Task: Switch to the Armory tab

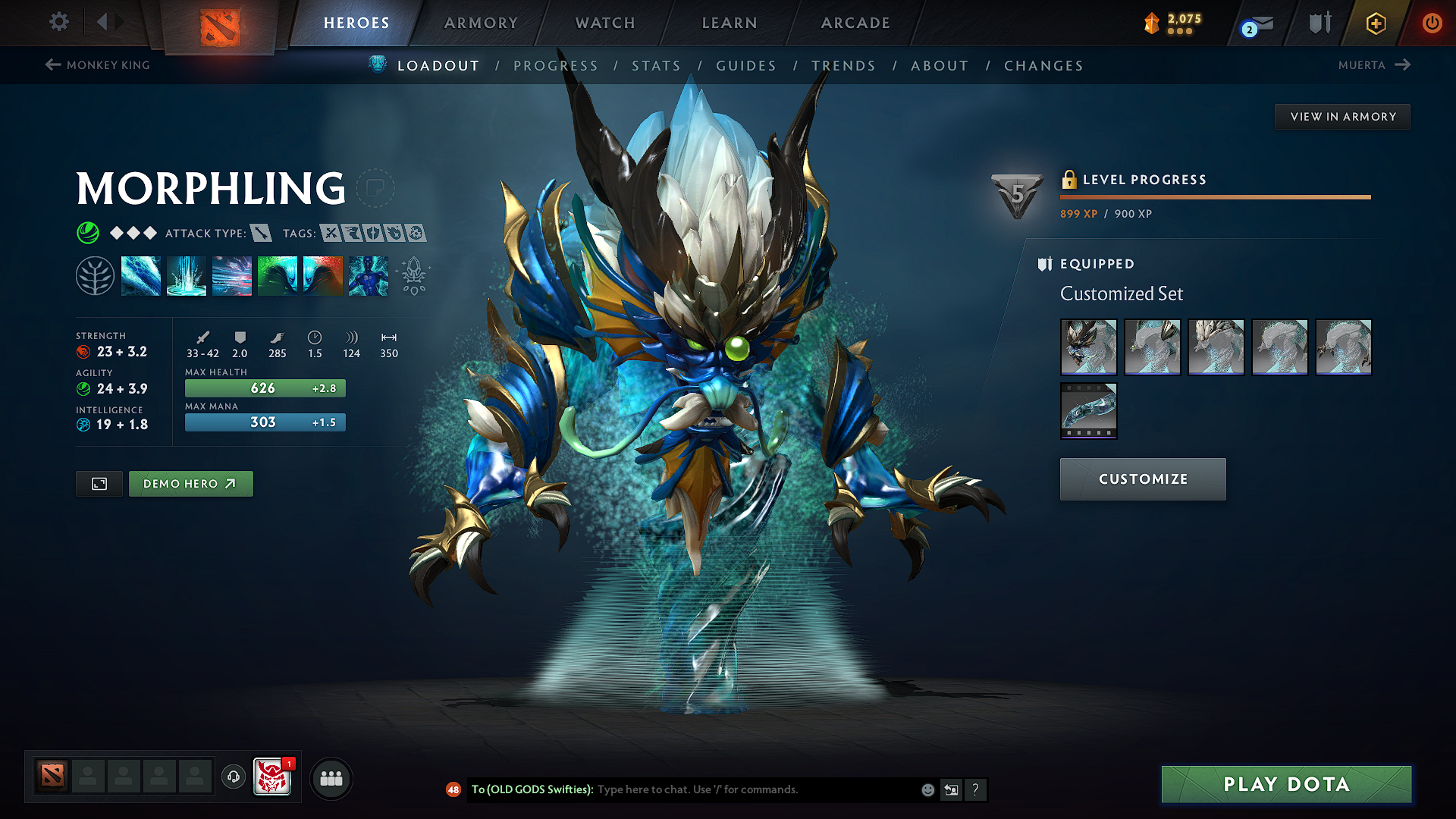Action: click(481, 23)
